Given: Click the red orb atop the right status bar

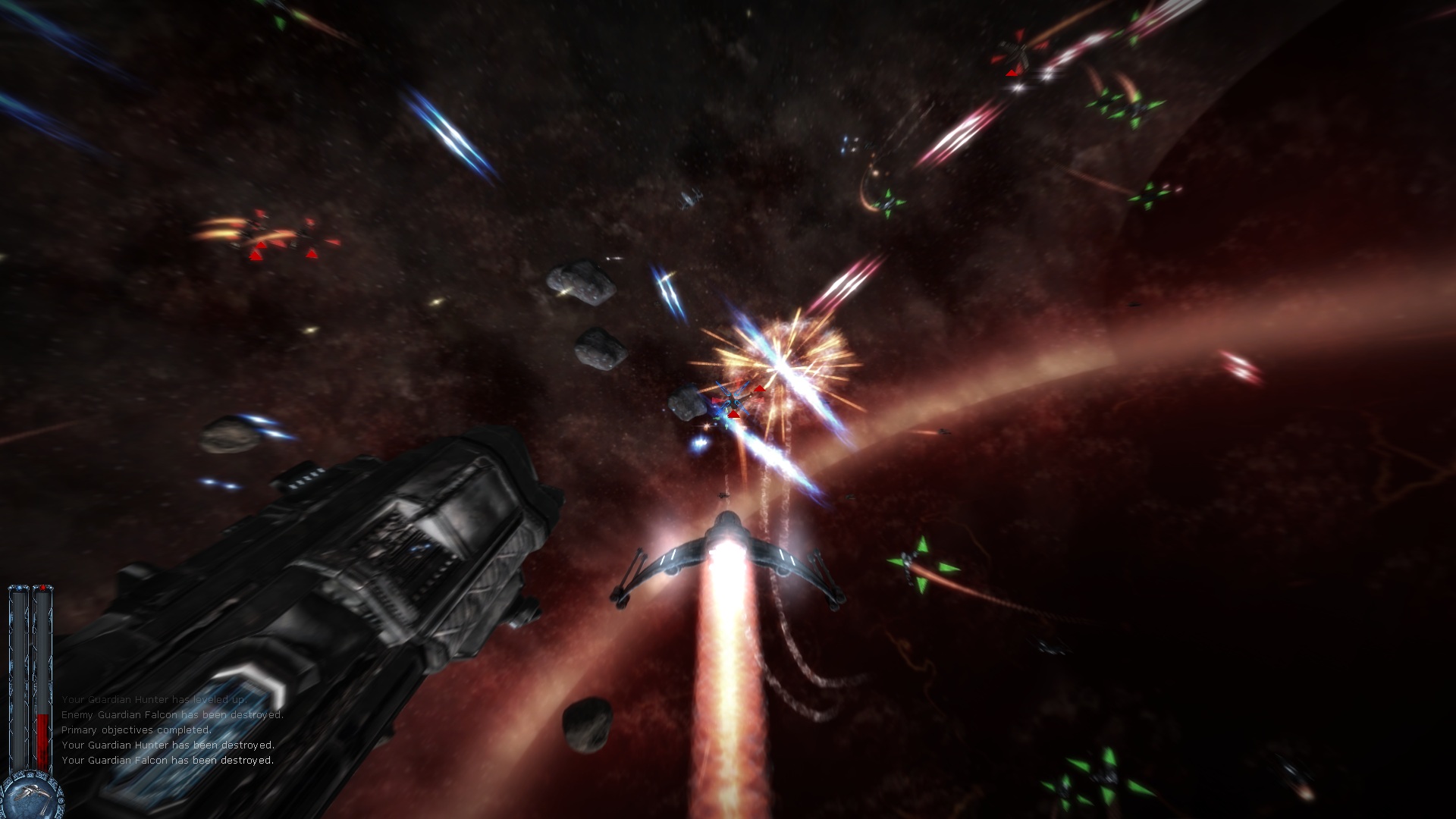Looking at the screenshot, I should 41,588.
